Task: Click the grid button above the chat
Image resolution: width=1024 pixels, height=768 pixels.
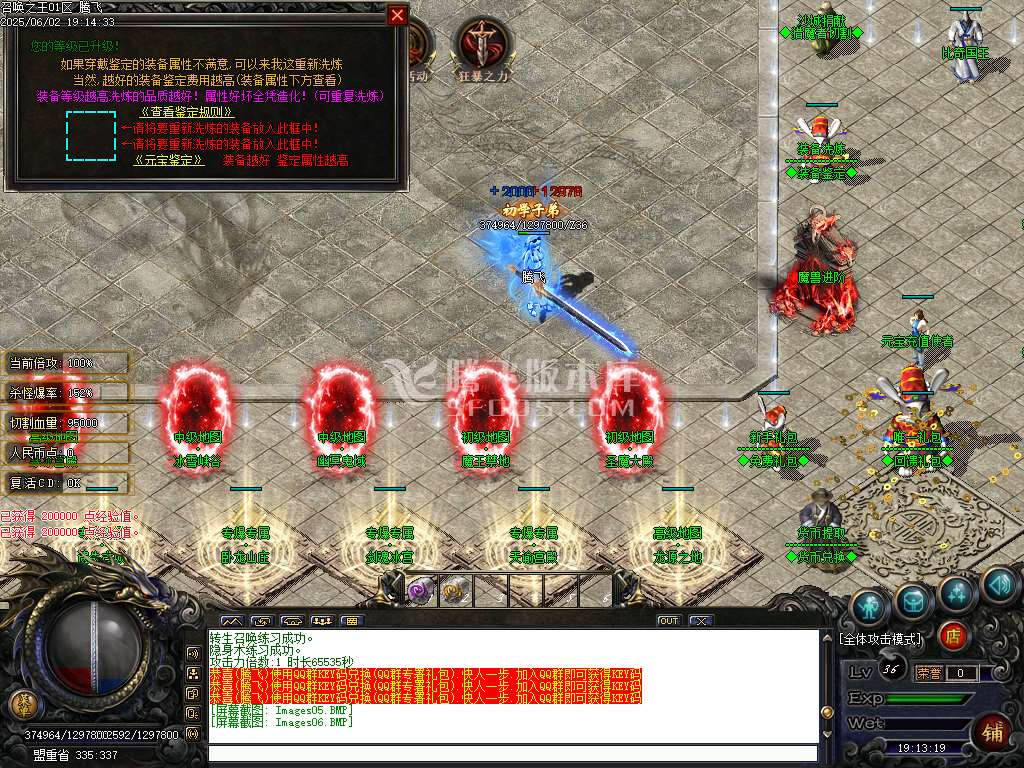Action: 351,621
